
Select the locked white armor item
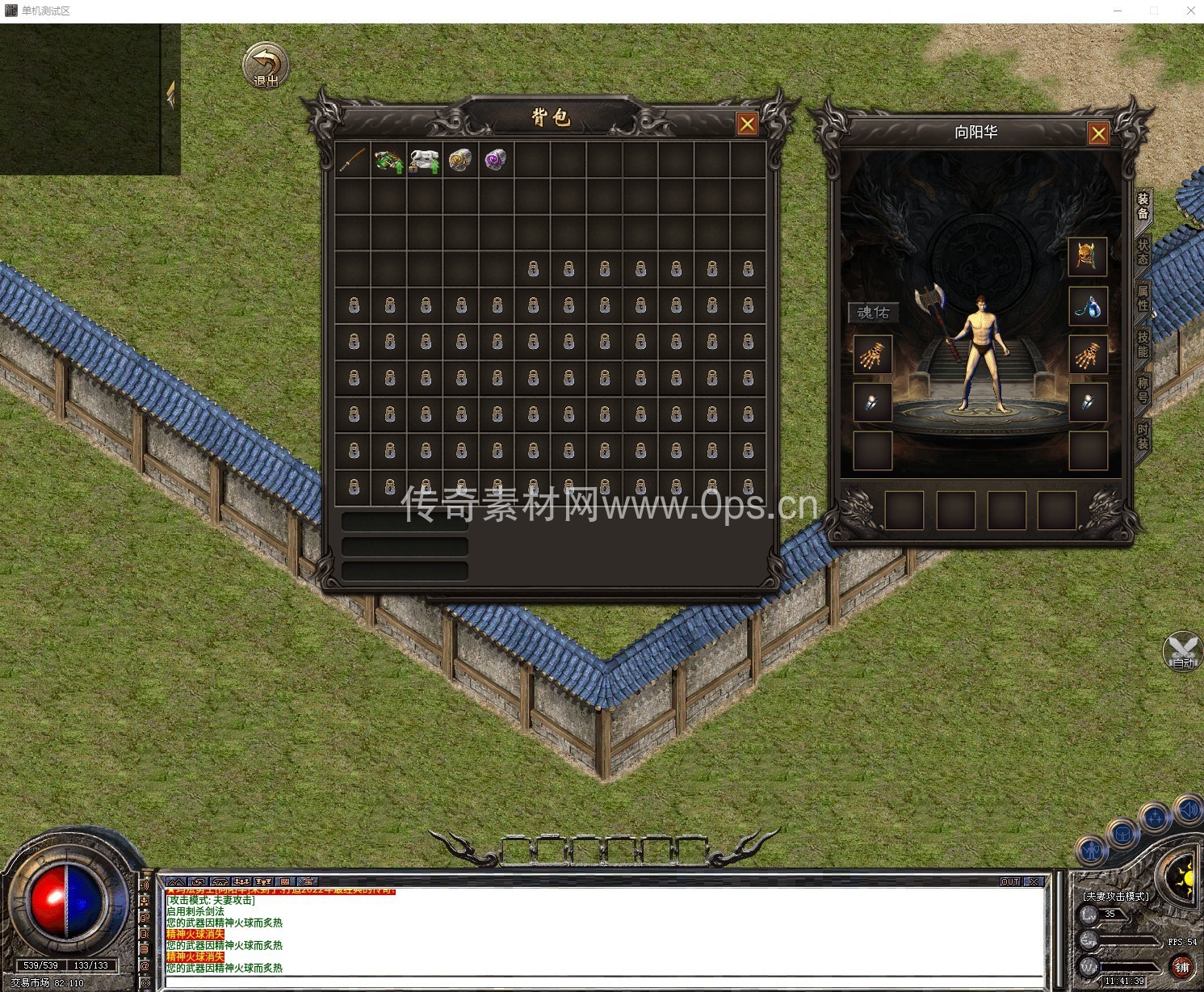click(x=424, y=160)
